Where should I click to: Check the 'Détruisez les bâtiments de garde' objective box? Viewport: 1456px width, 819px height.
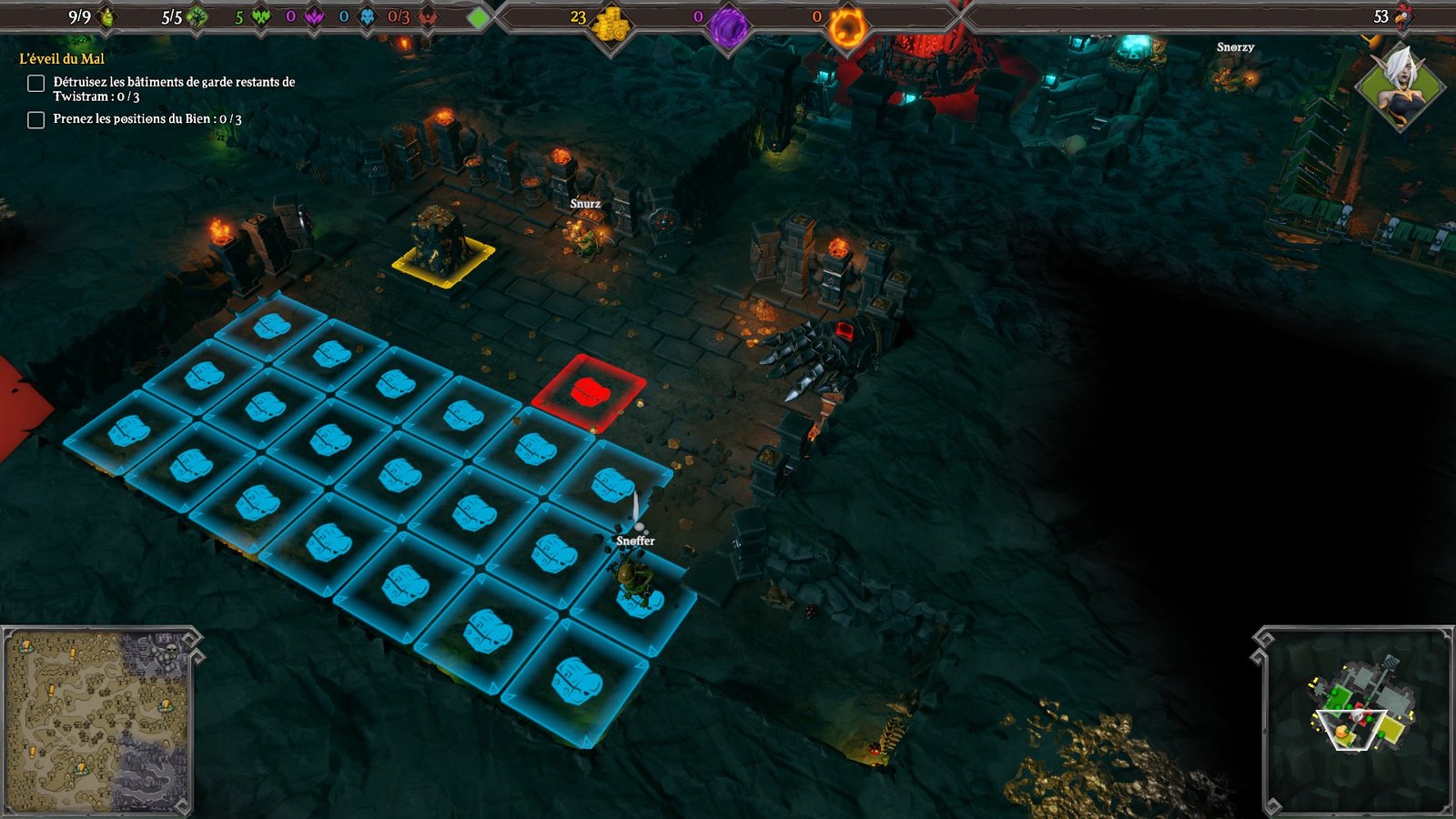pos(35,83)
